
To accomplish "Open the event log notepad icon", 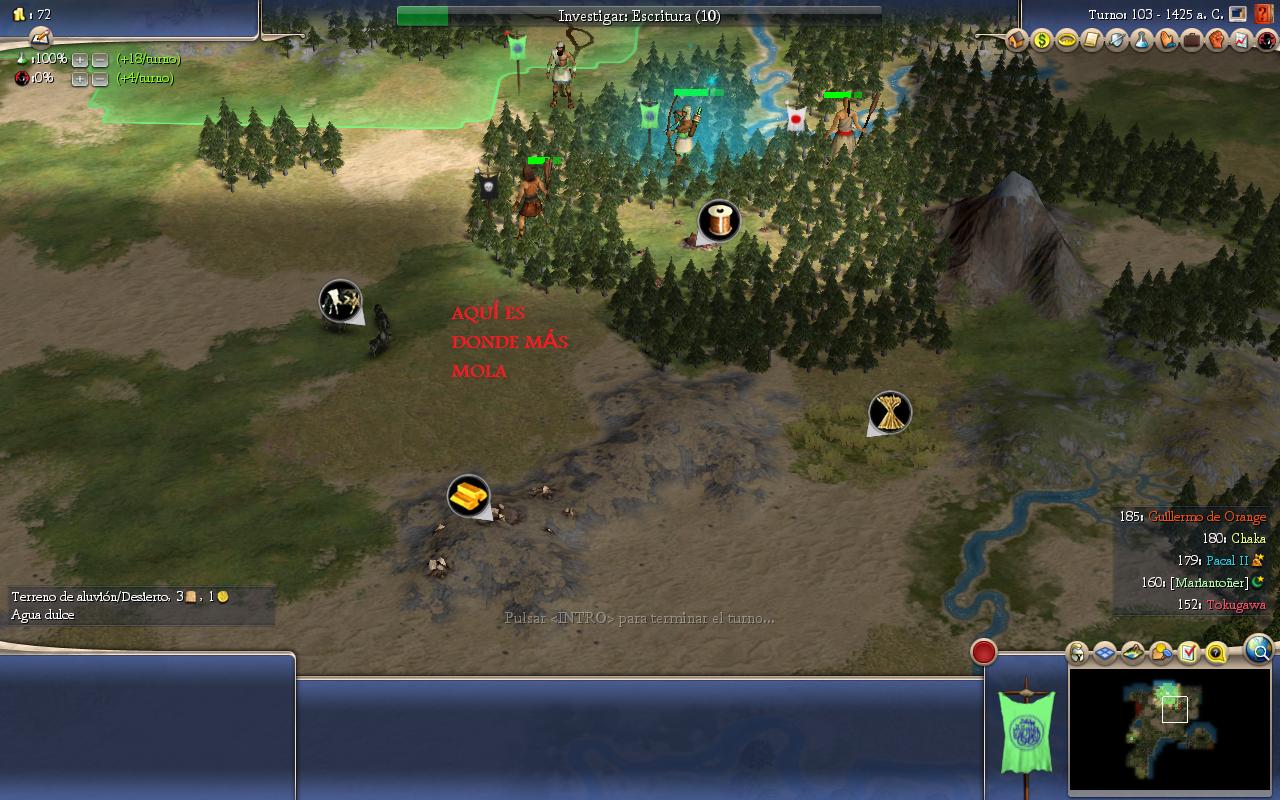I will tap(40, 37).
